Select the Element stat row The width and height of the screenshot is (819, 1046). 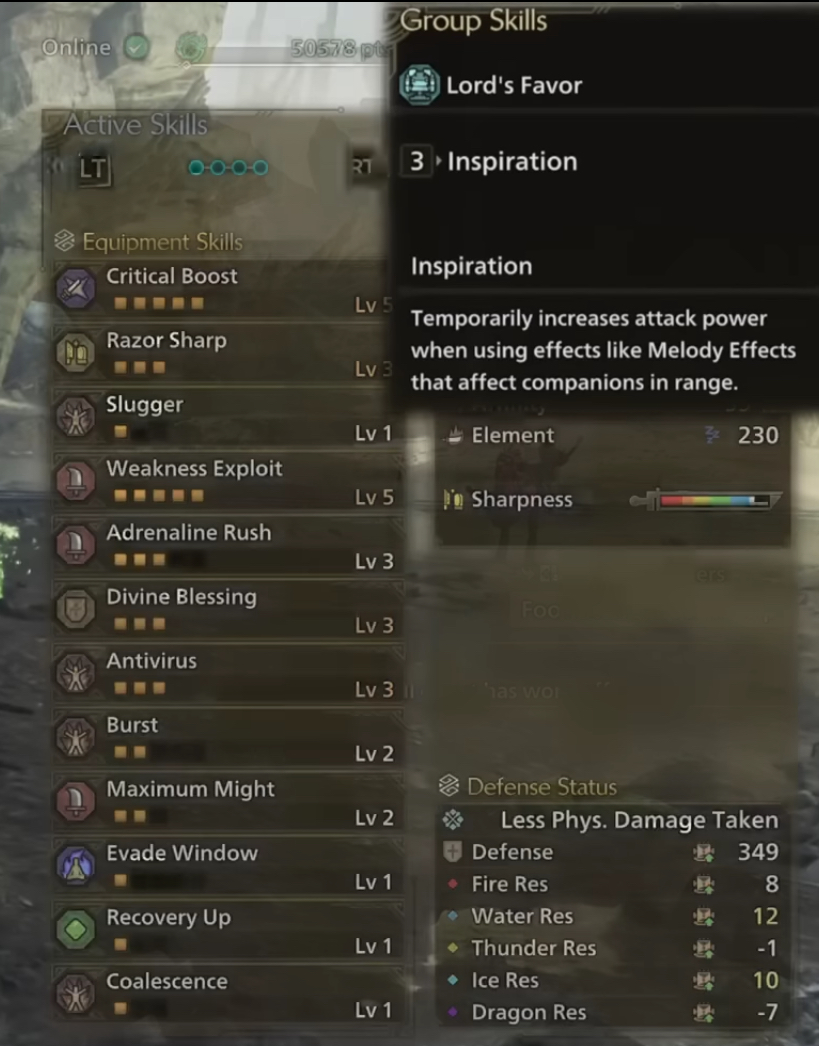pos(610,435)
